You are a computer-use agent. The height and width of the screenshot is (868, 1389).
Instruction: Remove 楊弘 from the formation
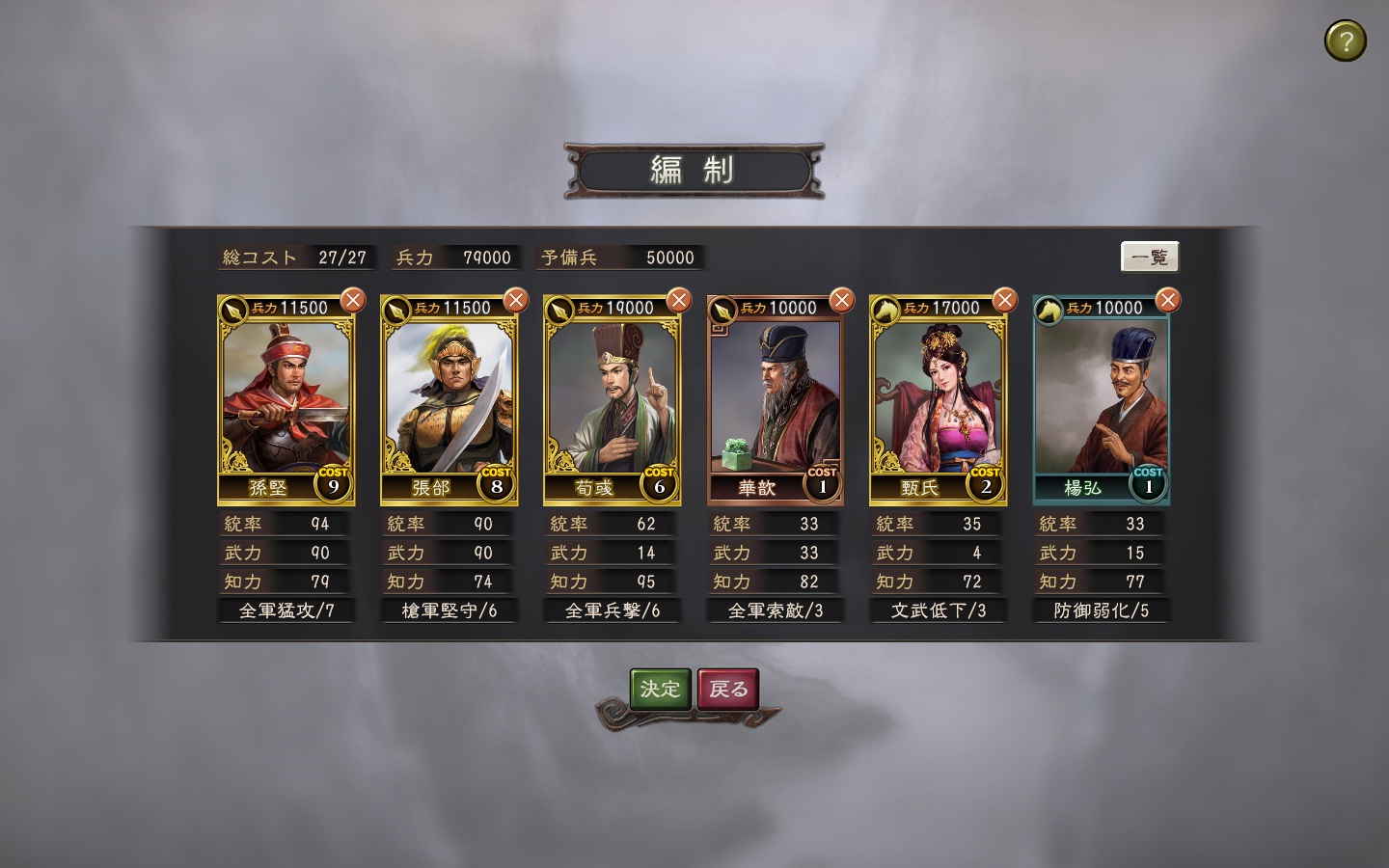tap(1168, 300)
